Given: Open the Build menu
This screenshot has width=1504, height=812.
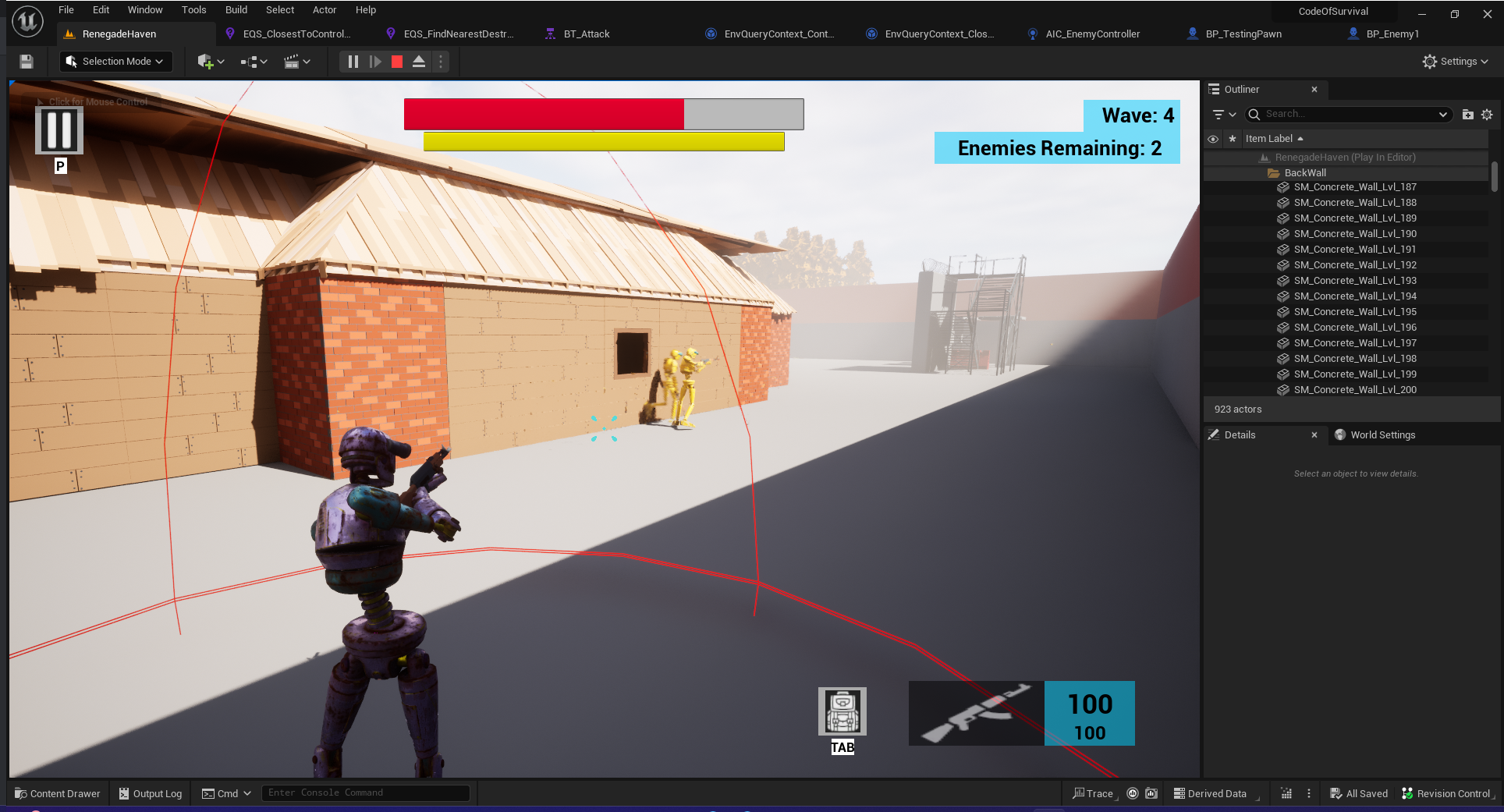Looking at the screenshot, I should 236,9.
